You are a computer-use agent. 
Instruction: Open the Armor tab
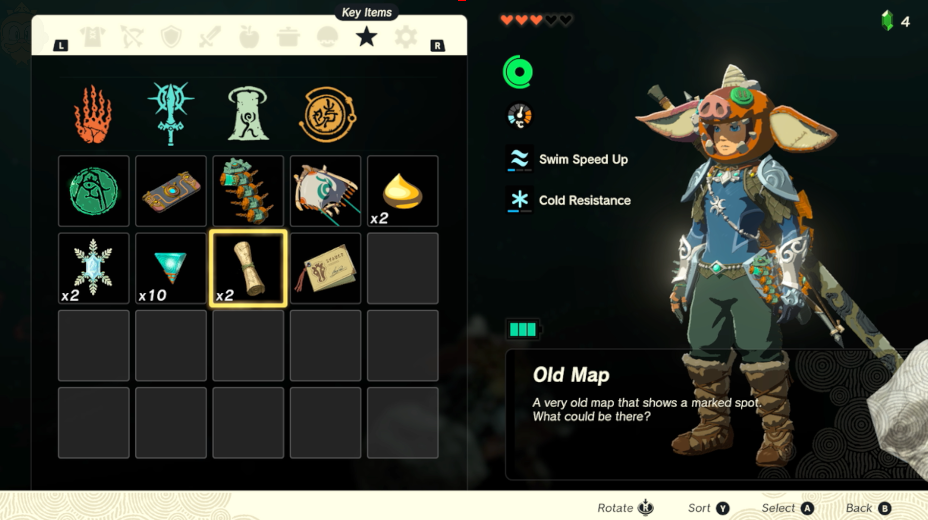pos(93,38)
